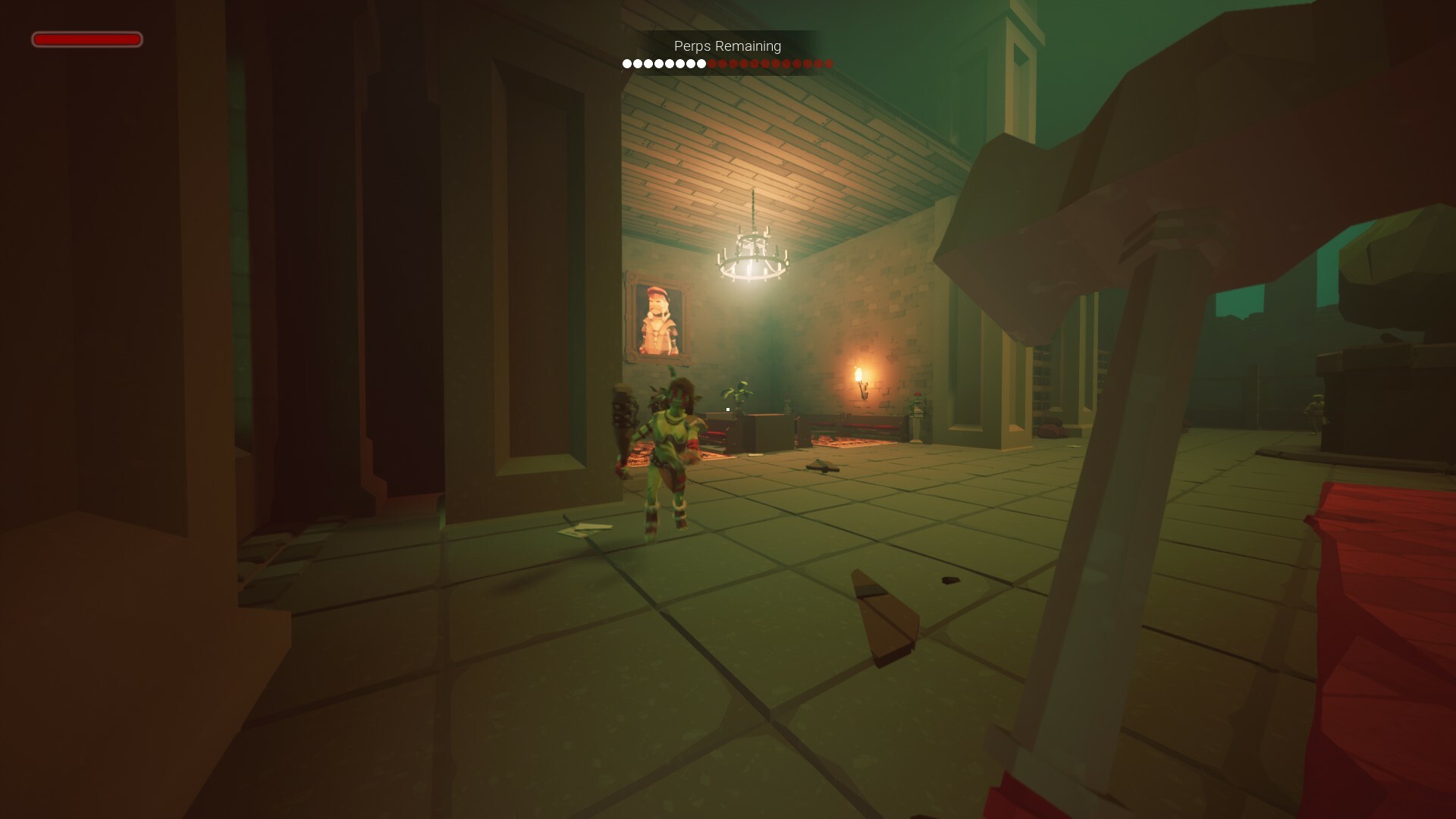Select the last white perp dot
Screen dimensions: 1456x819
[701, 64]
